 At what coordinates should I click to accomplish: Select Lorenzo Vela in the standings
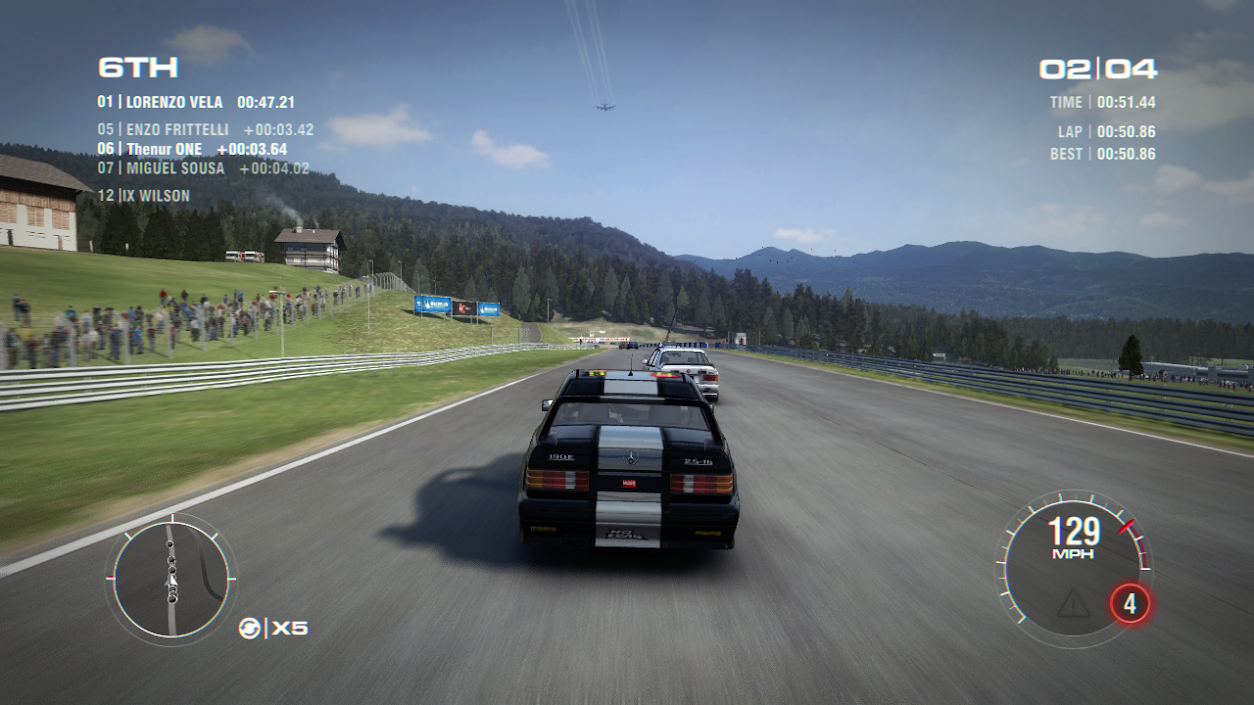point(196,102)
